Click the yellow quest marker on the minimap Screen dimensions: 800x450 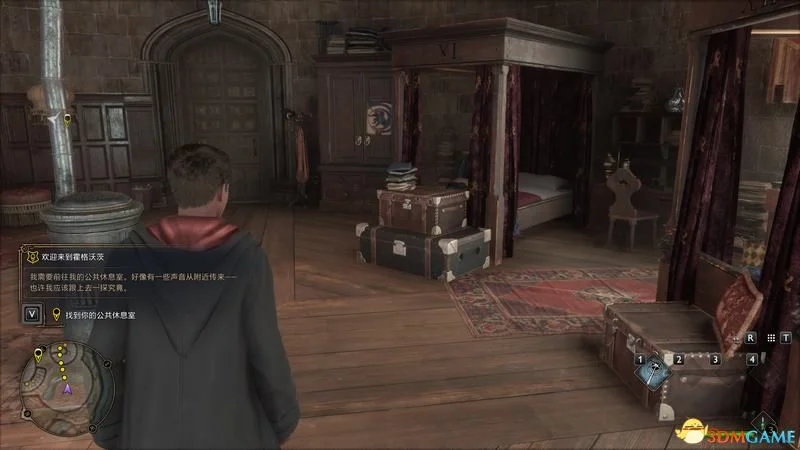38,354
